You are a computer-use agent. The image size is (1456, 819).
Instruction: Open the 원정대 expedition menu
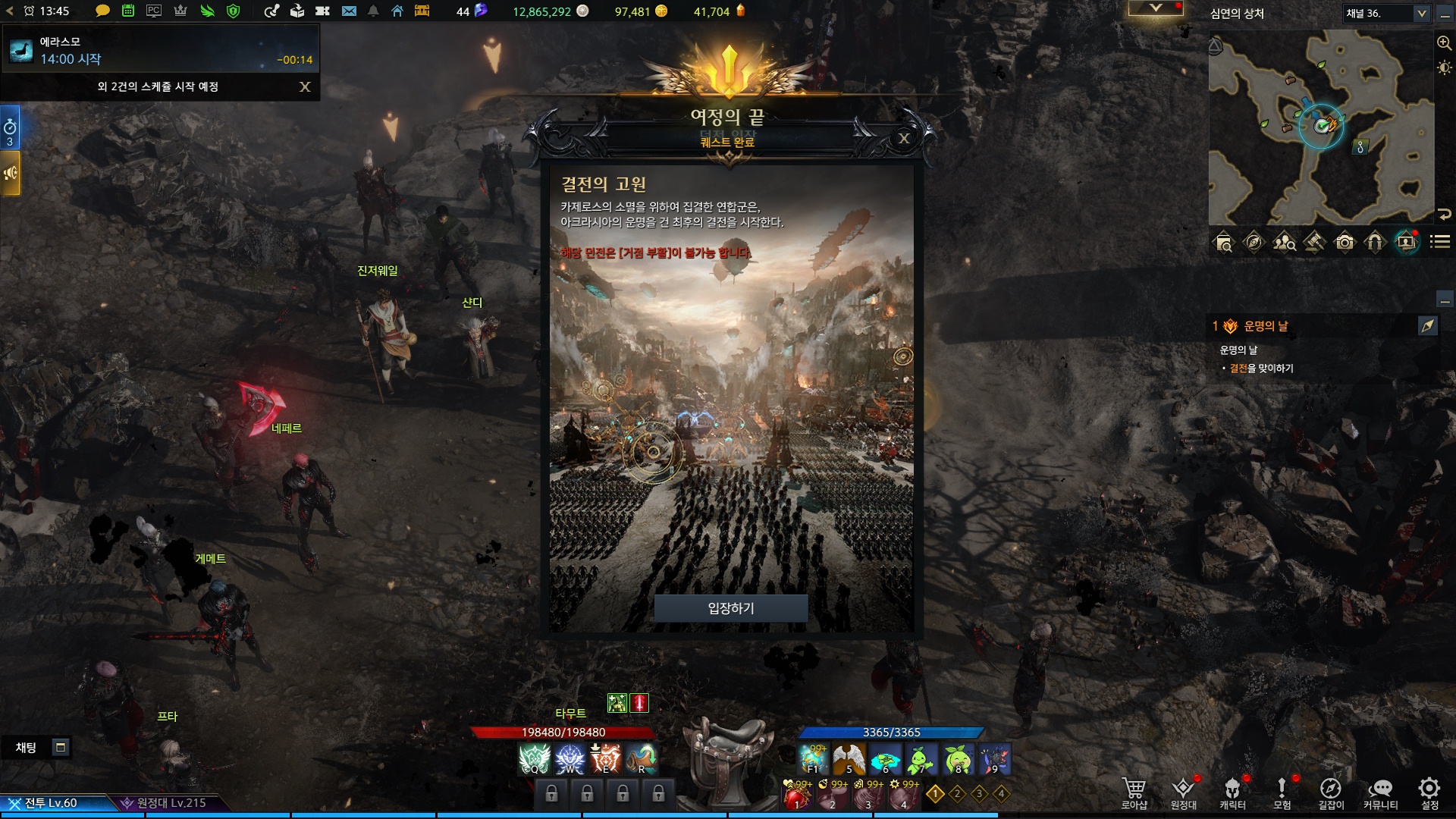(x=1183, y=792)
